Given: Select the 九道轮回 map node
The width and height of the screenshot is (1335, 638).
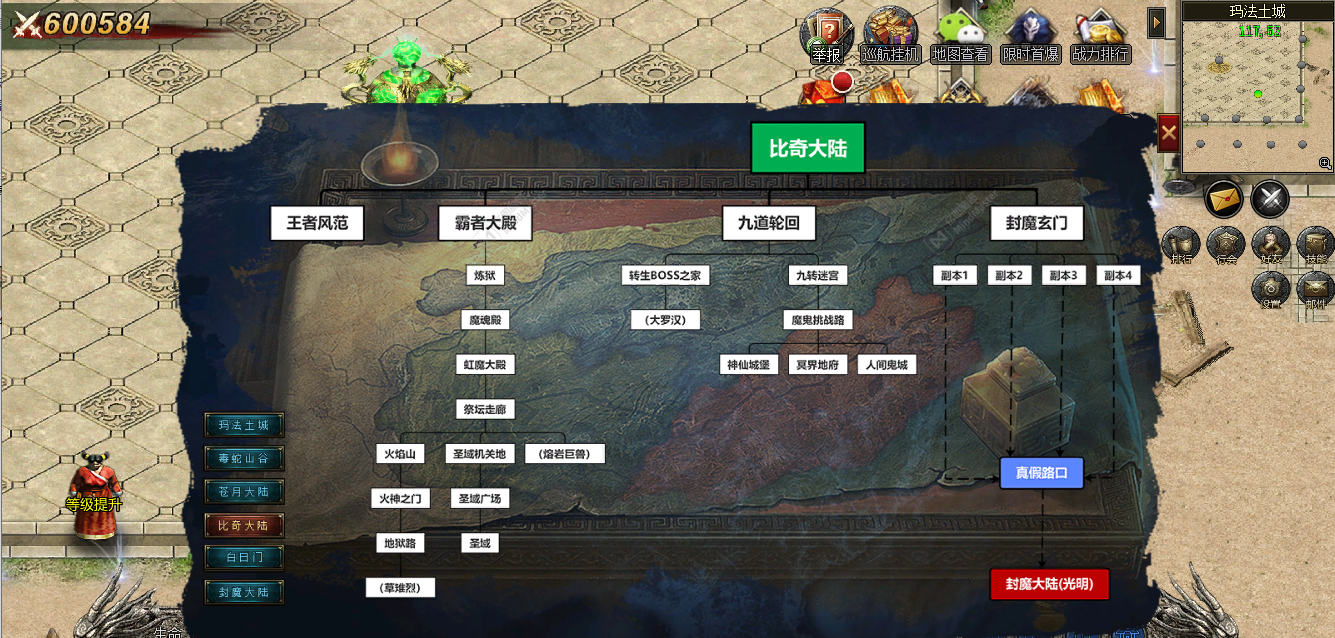Looking at the screenshot, I should coord(768,223).
